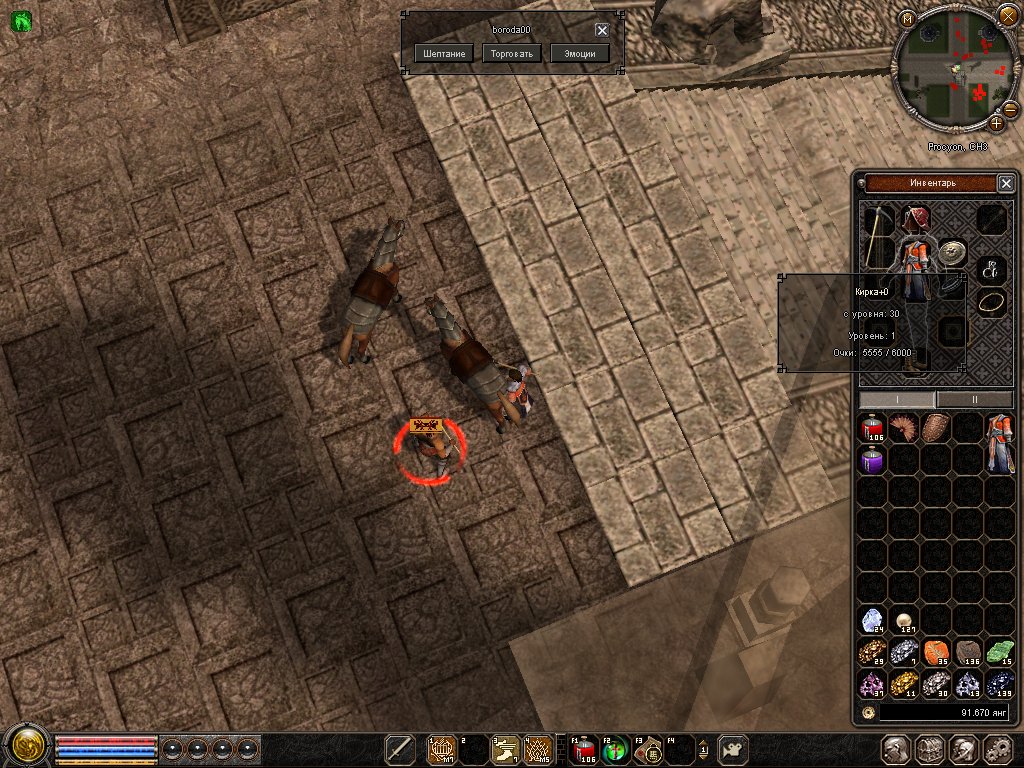Select the red potion stack of 106 in inventory
The image size is (1024, 768).
pyautogui.click(x=873, y=429)
